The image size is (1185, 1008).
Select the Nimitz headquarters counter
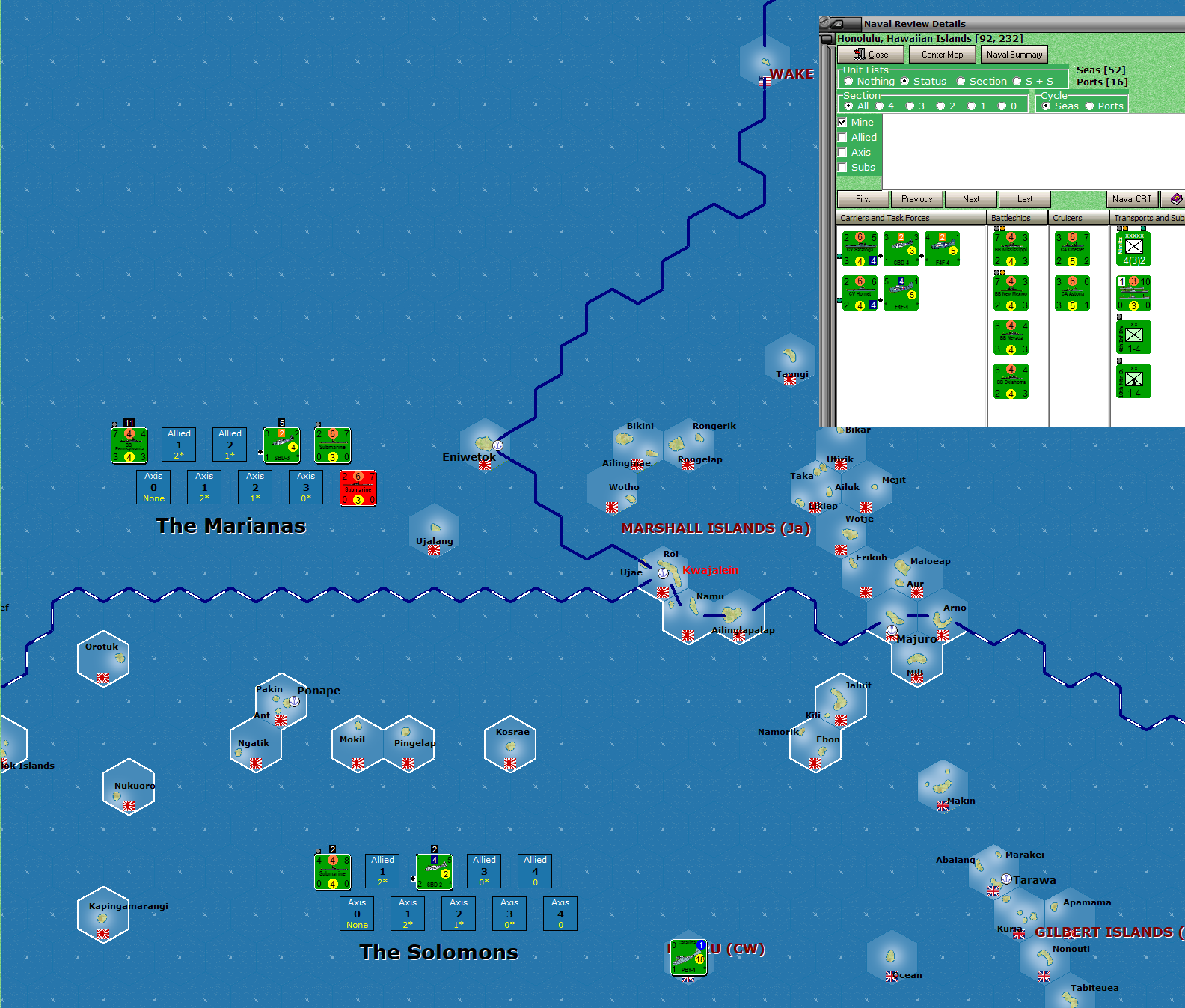pyautogui.click(x=1133, y=248)
